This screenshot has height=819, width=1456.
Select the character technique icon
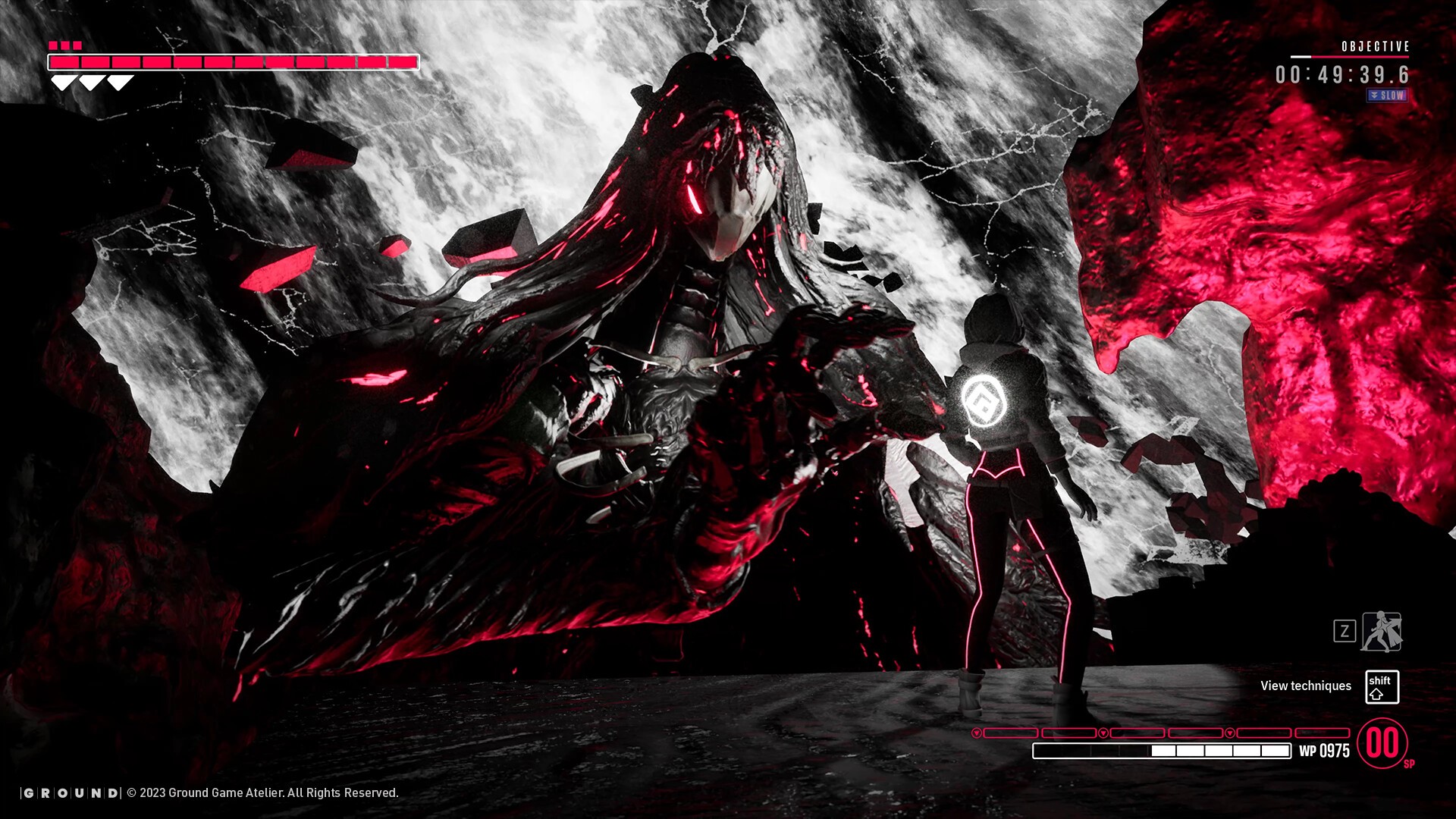[1382, 632]
